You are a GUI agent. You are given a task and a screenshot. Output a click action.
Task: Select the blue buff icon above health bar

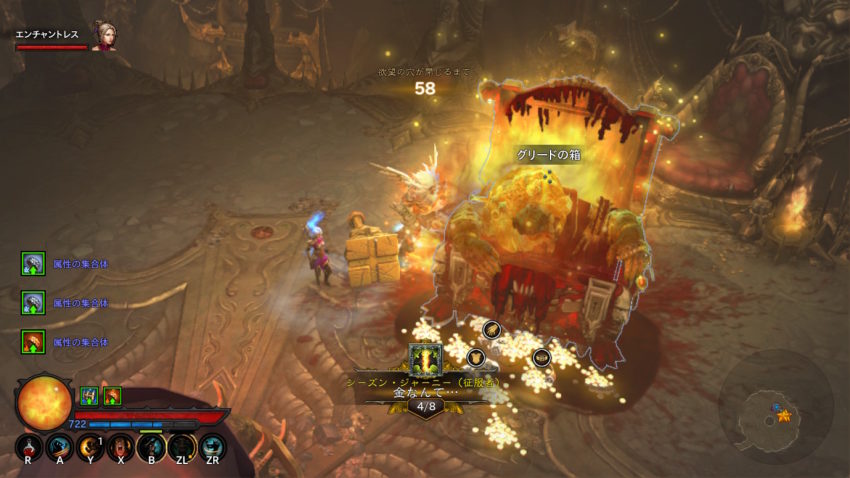89,395
